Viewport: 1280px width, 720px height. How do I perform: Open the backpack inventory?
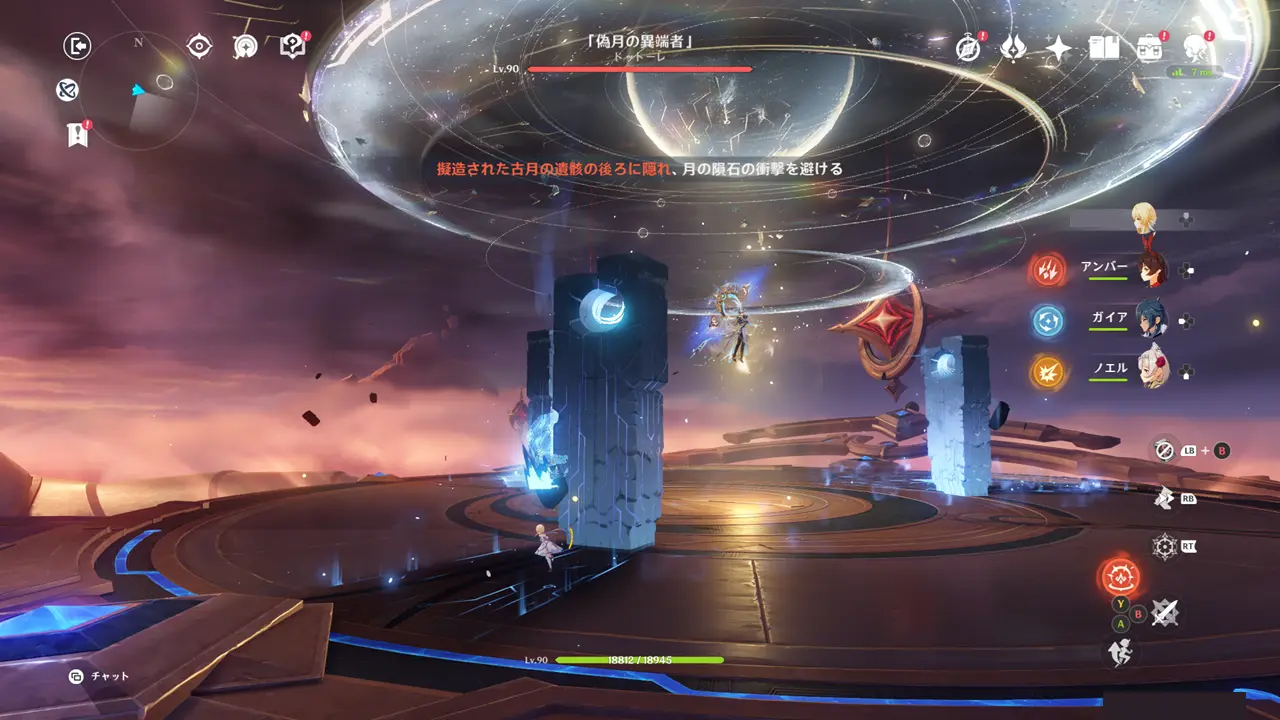(1149, 47)
